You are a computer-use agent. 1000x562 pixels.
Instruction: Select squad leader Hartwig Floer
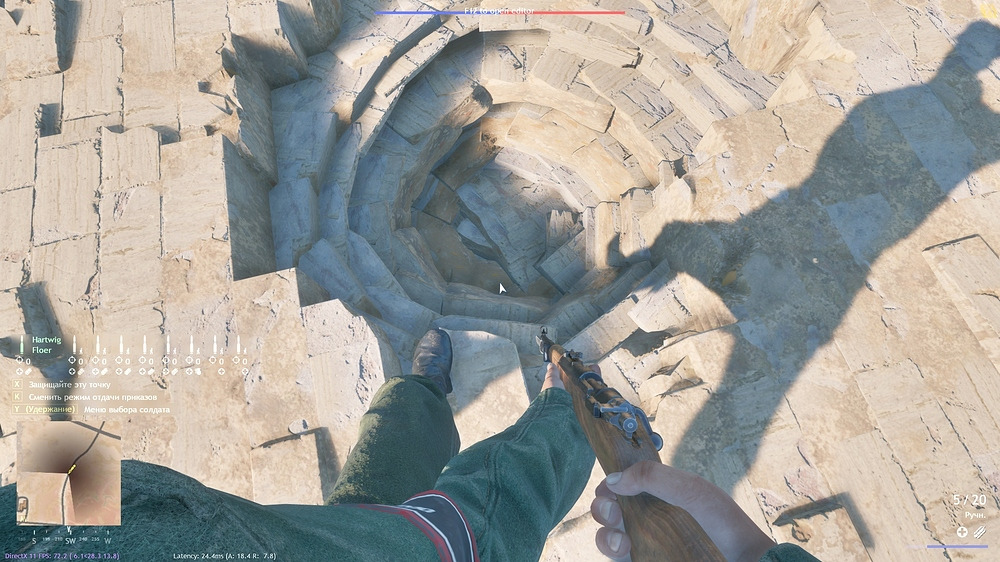click(x=41, y=345)
